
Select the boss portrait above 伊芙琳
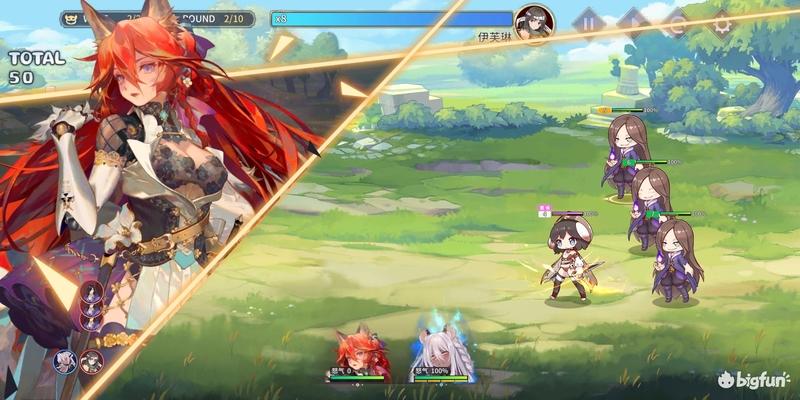point(534,19)
